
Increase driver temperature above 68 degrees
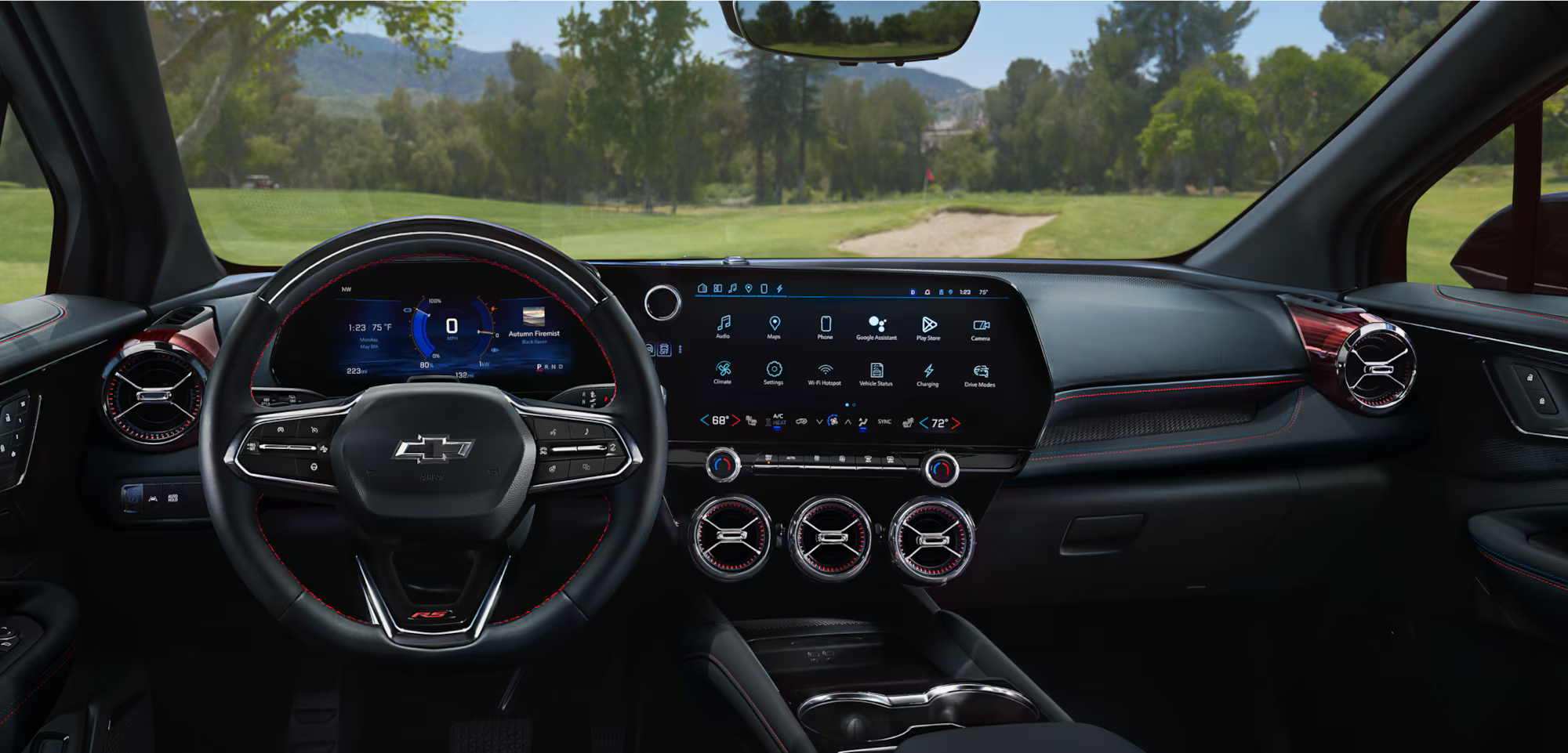click(x=736, y=420)
